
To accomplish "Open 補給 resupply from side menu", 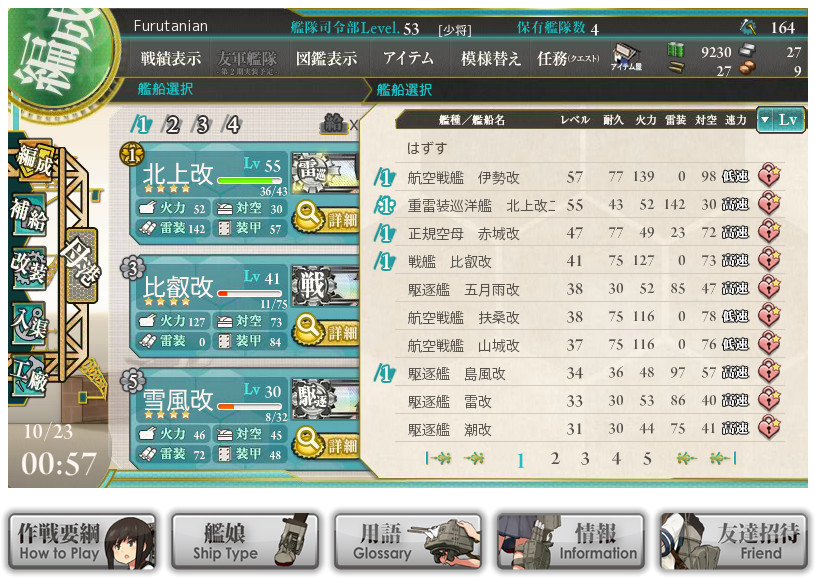I will click(30, 214).
